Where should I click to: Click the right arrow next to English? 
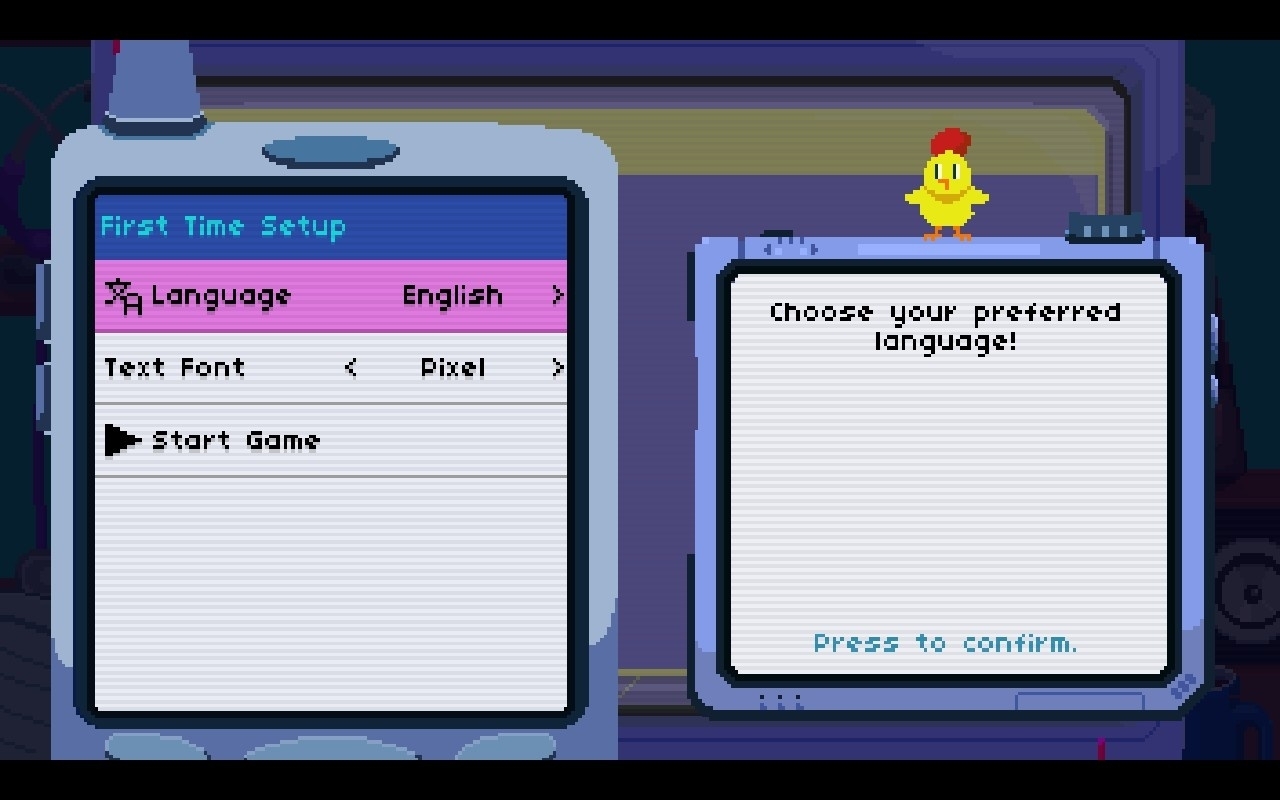[x=557, y=296]
